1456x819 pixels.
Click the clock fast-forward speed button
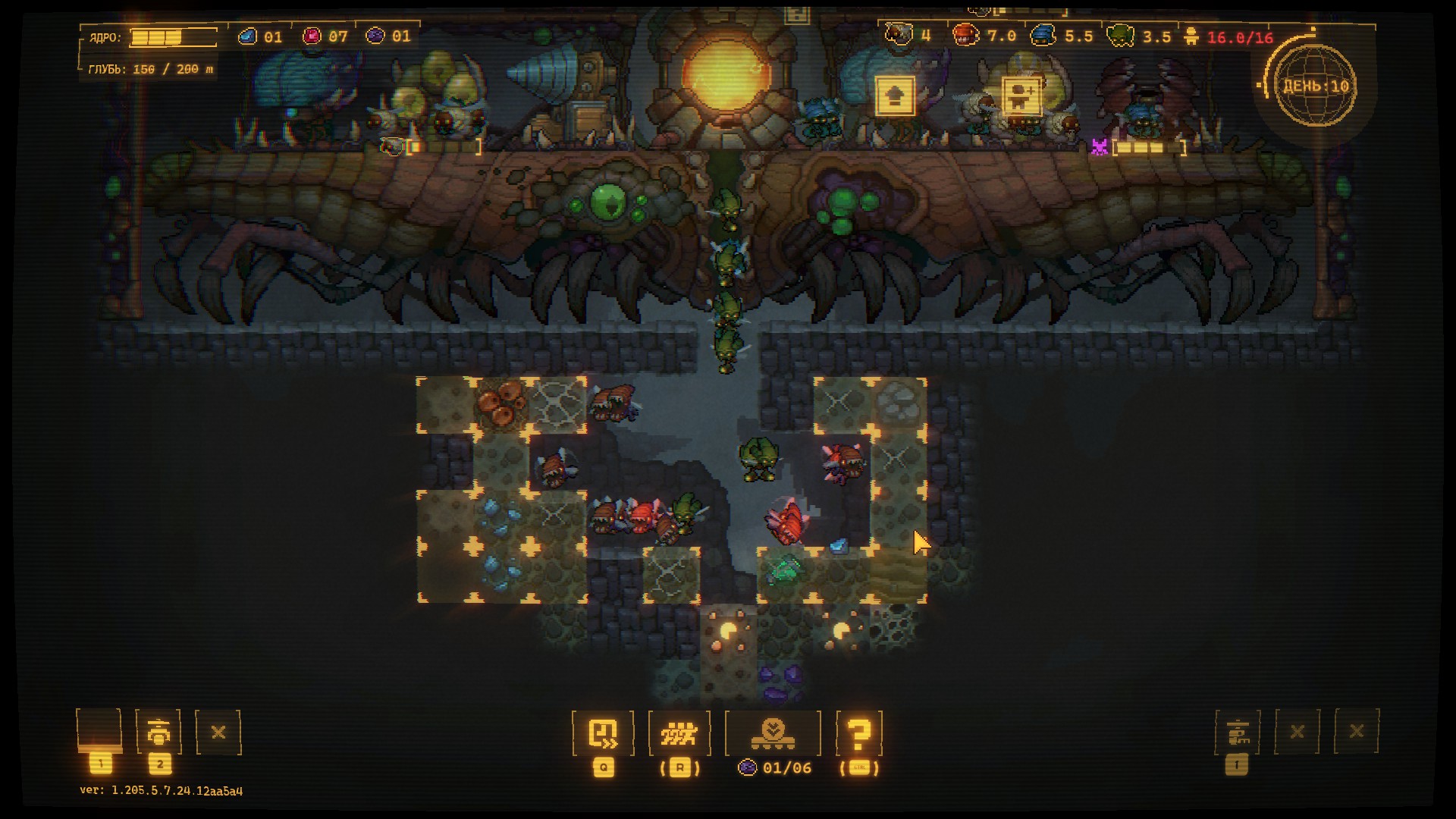point(603,733)
